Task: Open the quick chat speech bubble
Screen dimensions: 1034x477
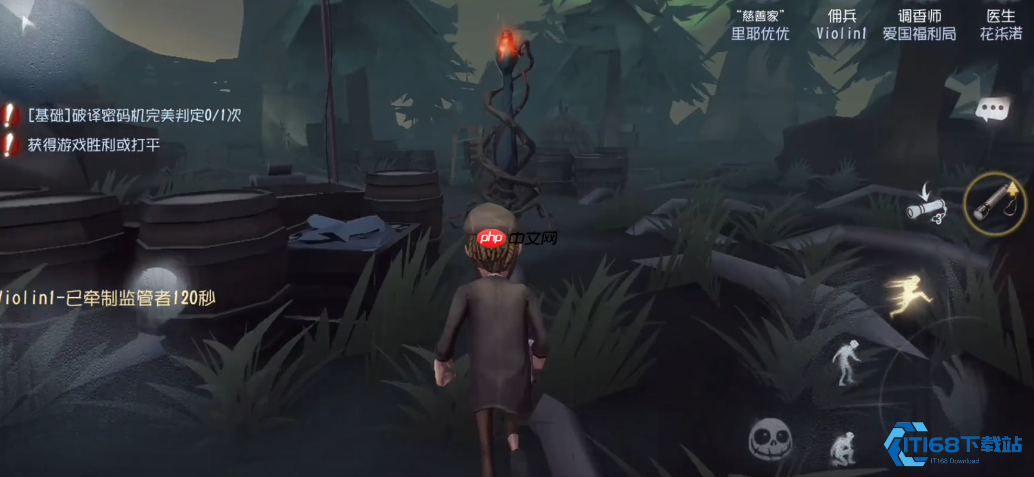Action: click(x=991, y=109)
